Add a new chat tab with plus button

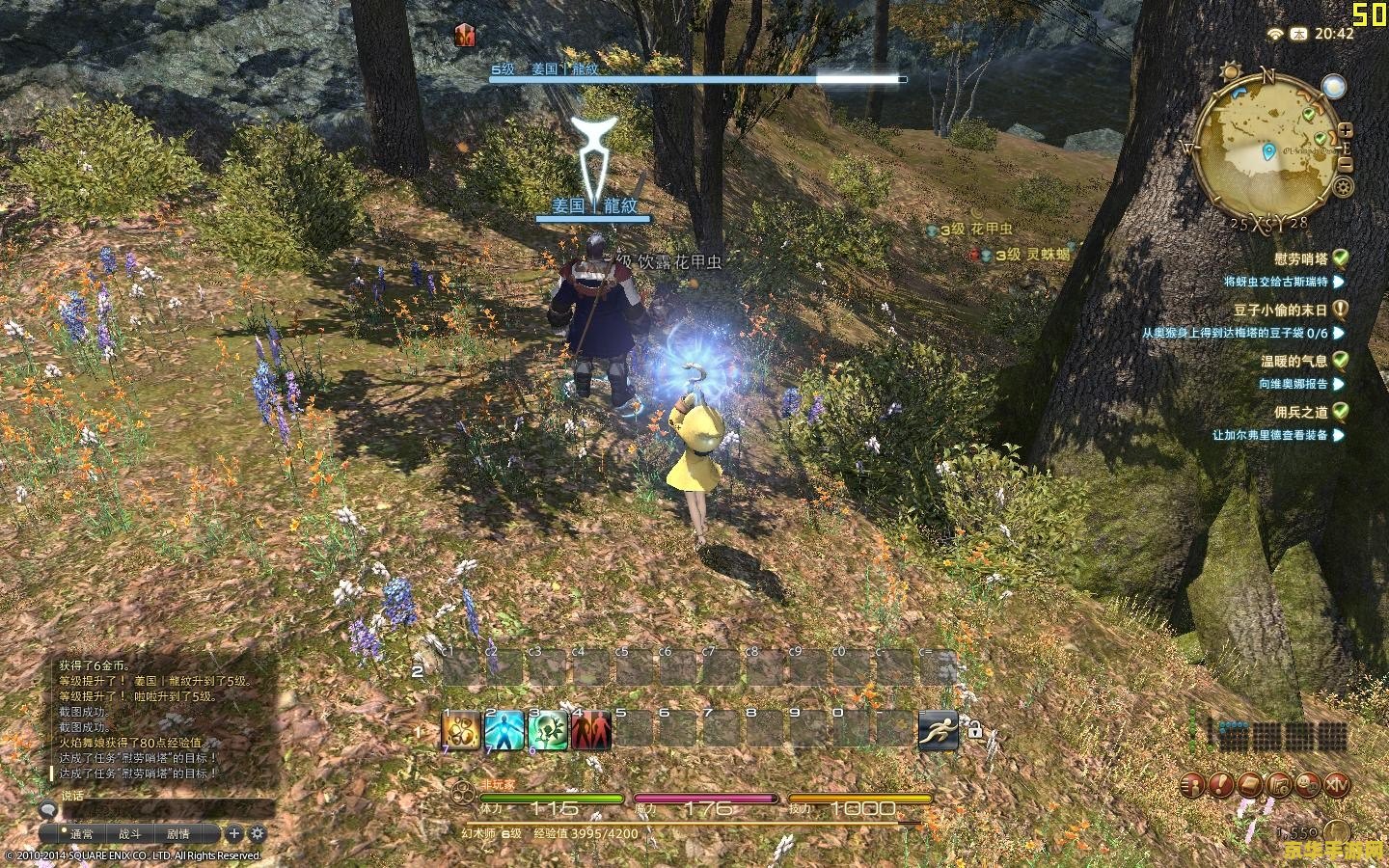234,833
